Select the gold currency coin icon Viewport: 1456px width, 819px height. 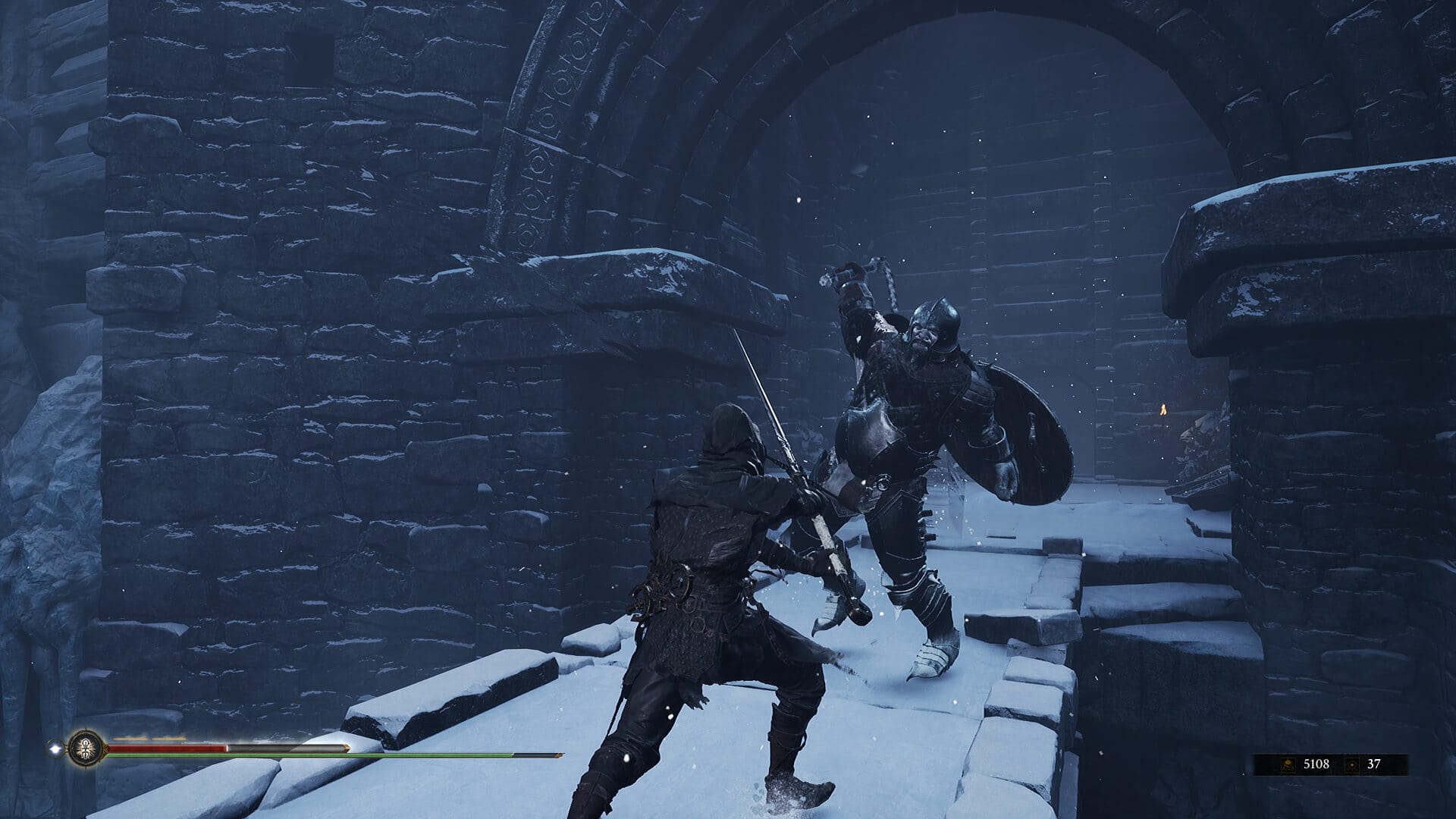[x=1288, y=764]
